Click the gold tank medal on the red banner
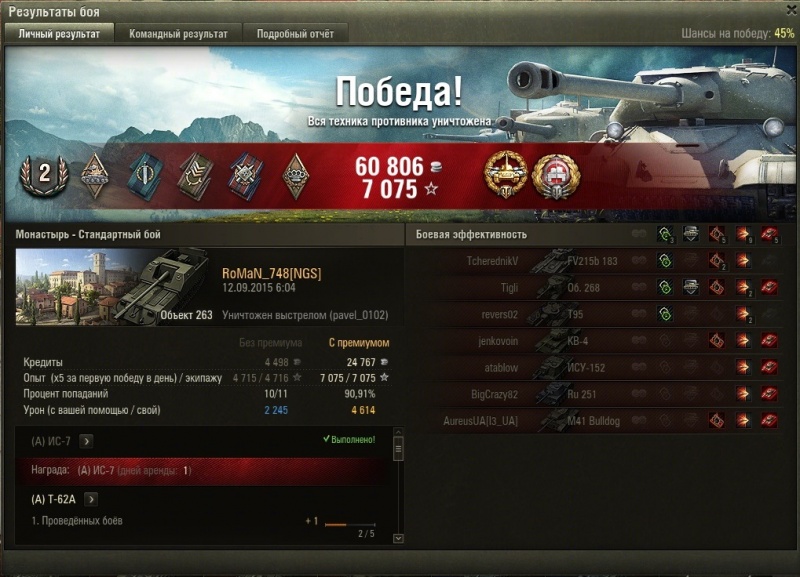Screen dimensions: 800x577 [x=503, y=174]
